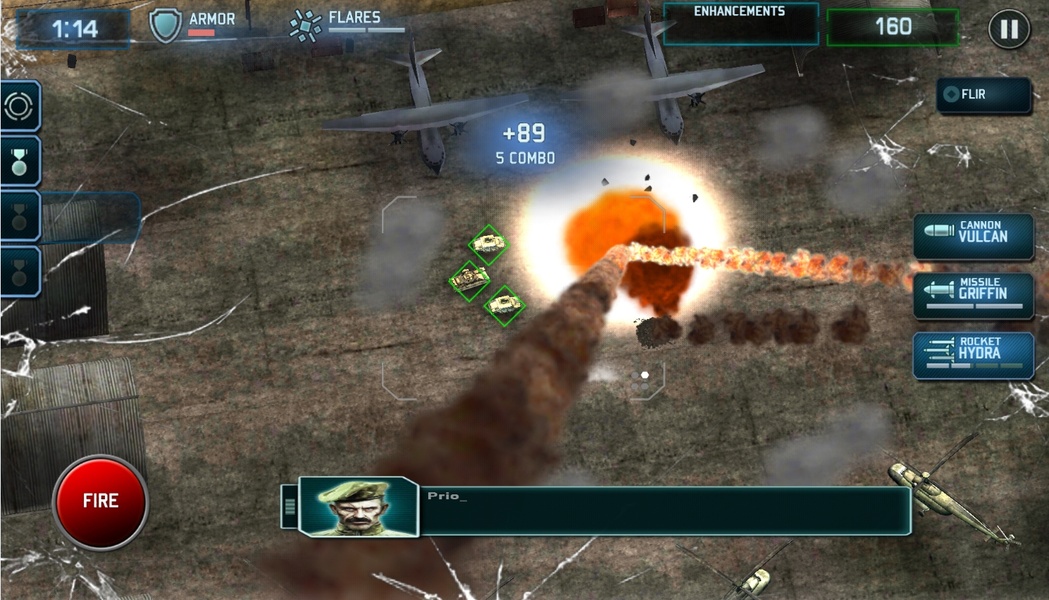Pause the game
Screen dimensions: 1049x600
pos(1009,29)
